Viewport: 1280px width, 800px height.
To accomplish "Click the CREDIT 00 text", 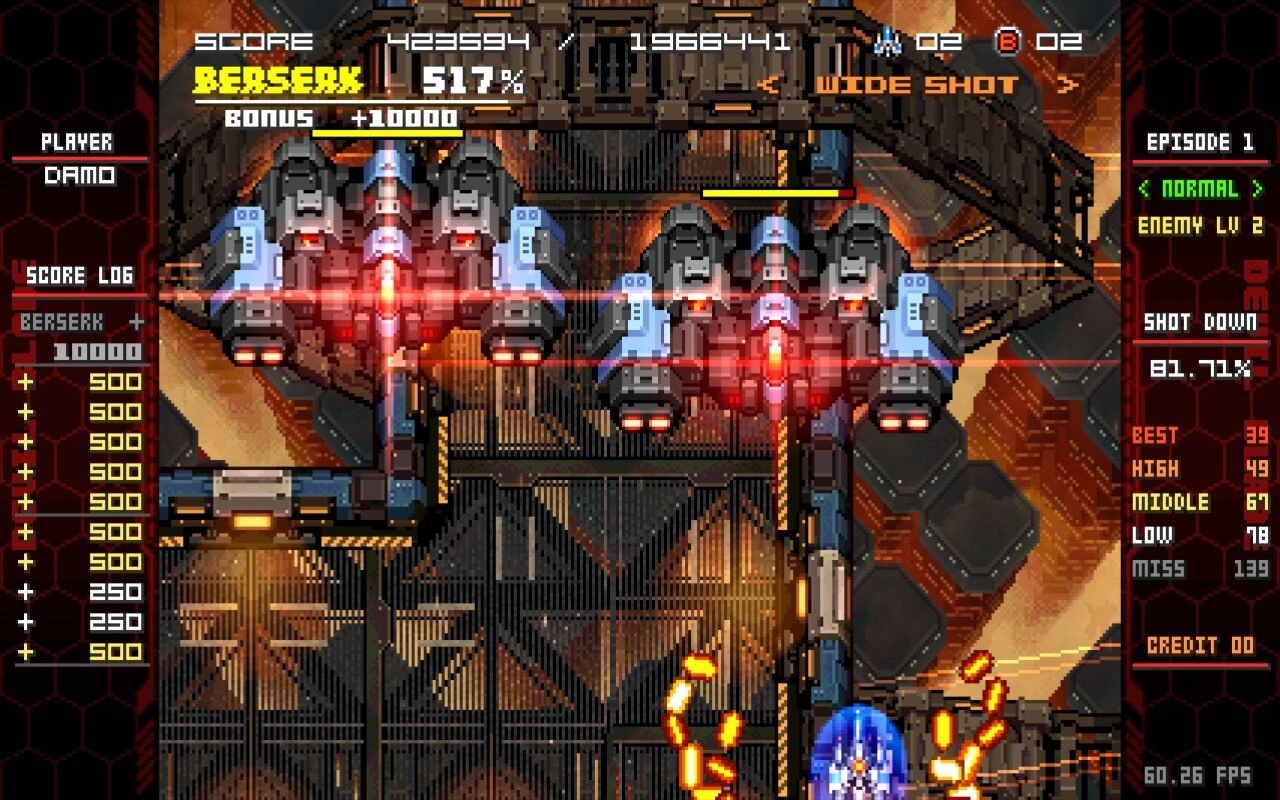I will tap(1200, 645).
